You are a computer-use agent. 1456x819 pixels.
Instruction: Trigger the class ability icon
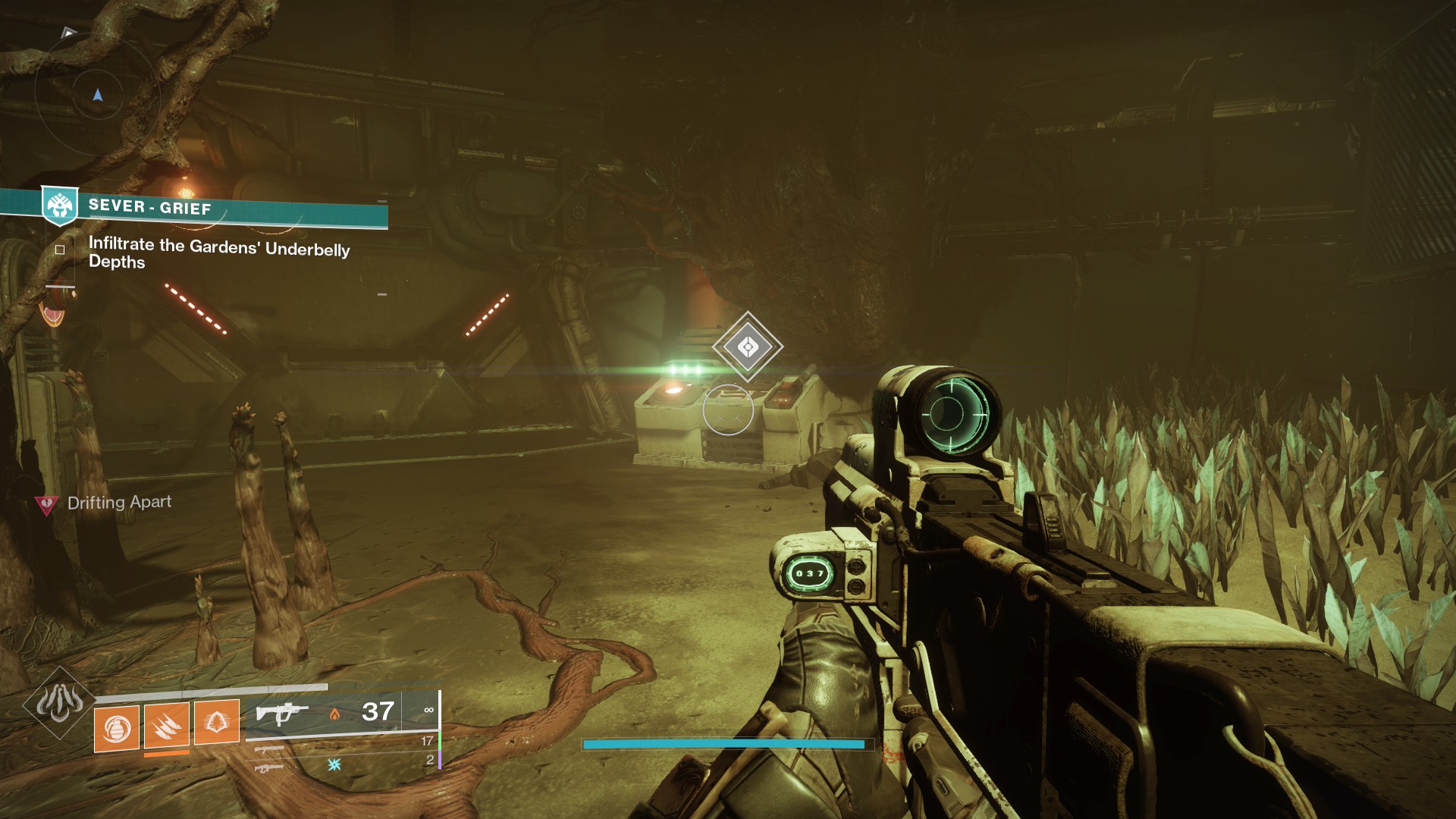[217, 722]
